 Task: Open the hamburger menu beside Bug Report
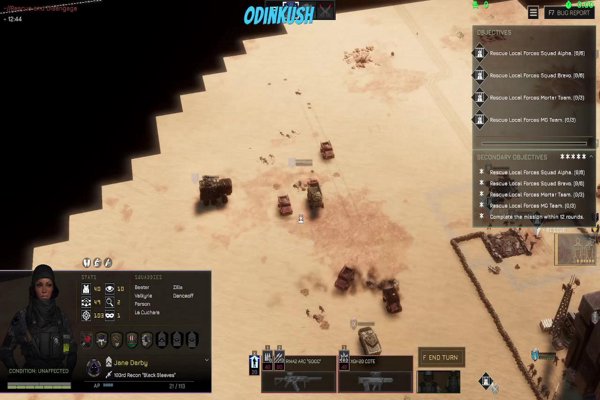533,14
